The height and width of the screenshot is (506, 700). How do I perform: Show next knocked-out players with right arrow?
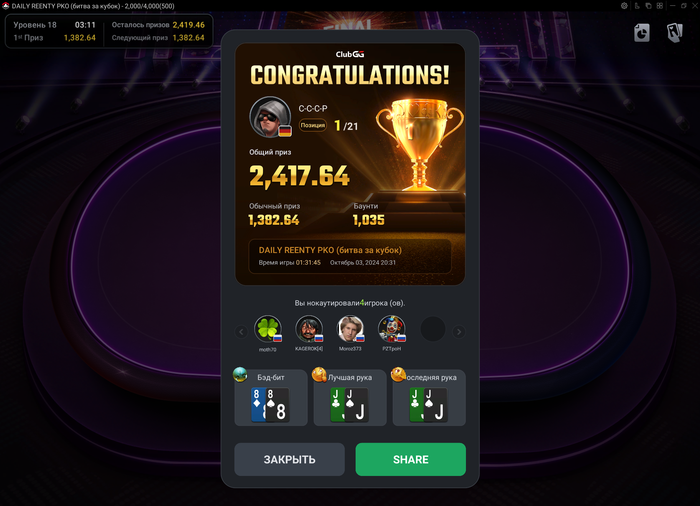click(459, 331)
